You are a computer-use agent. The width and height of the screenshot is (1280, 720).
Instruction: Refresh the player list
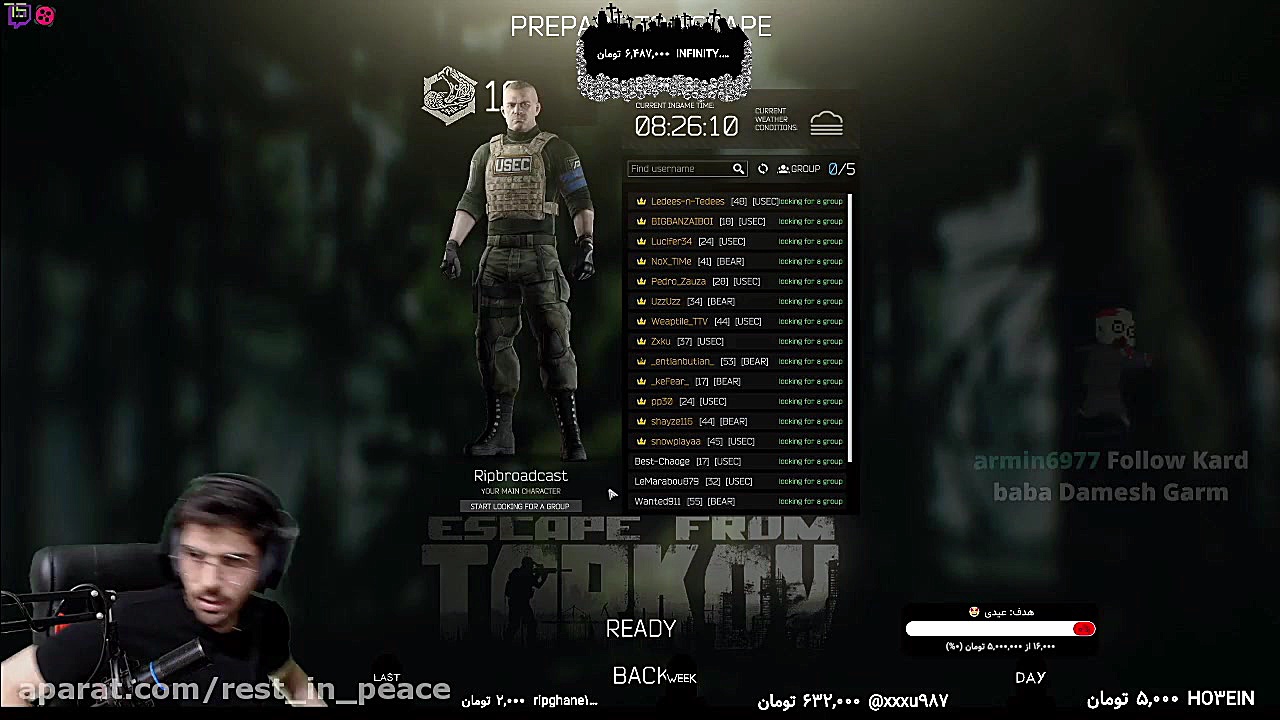(x=763, y=169)
